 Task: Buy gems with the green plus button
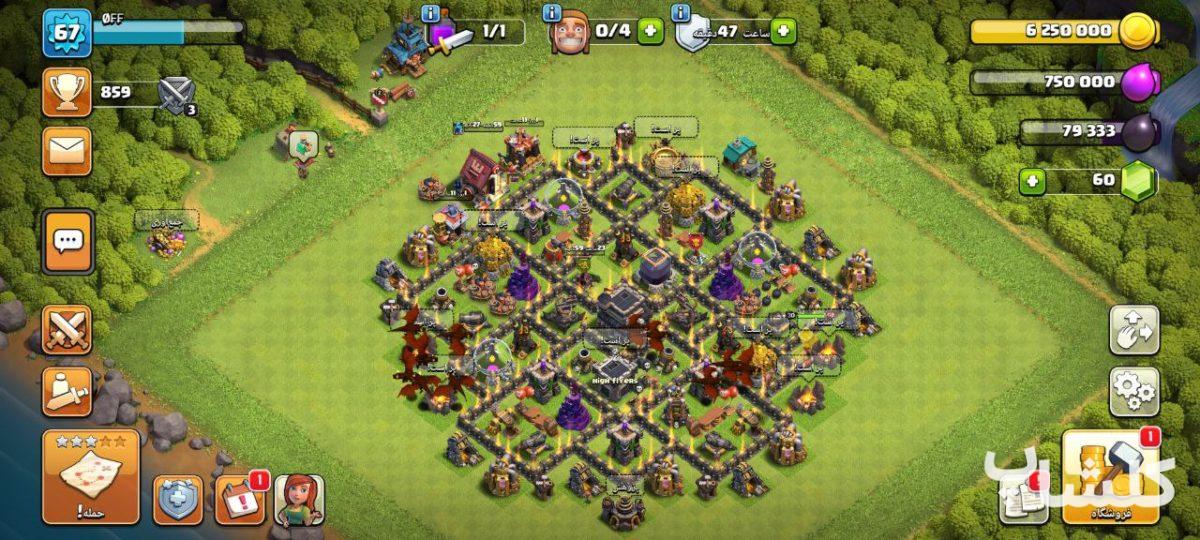(x=1034, y=182)
